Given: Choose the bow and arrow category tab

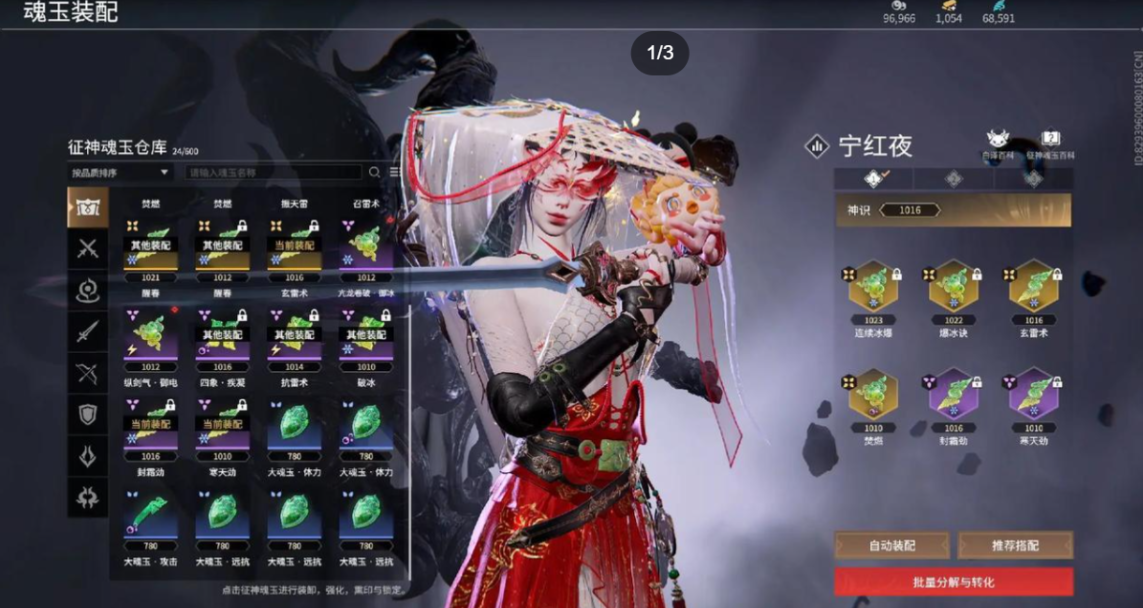Looking at the screenshot, I should pos(88,372).
